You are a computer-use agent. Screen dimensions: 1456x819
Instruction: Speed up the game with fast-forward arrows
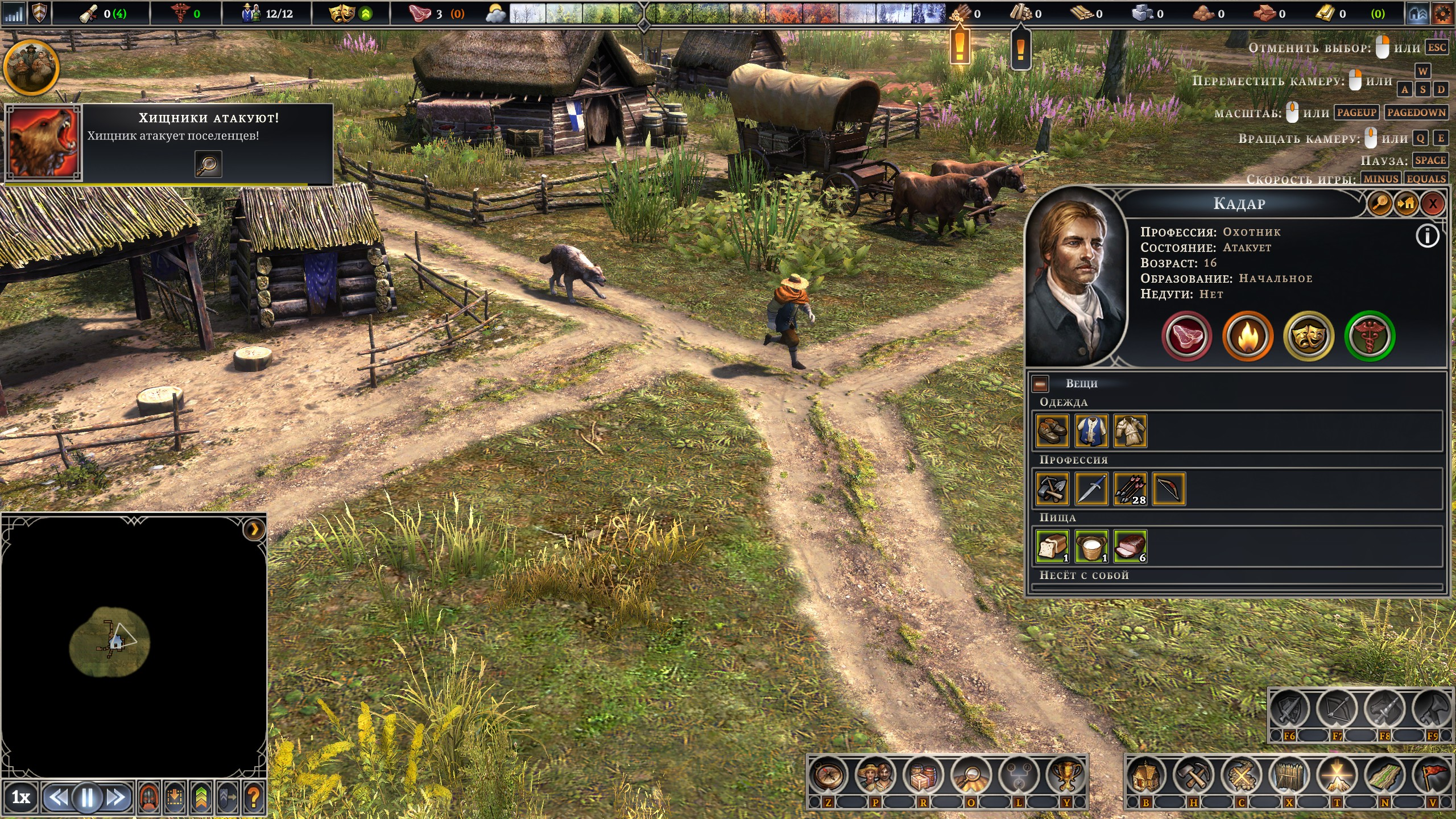pos(117,797)
